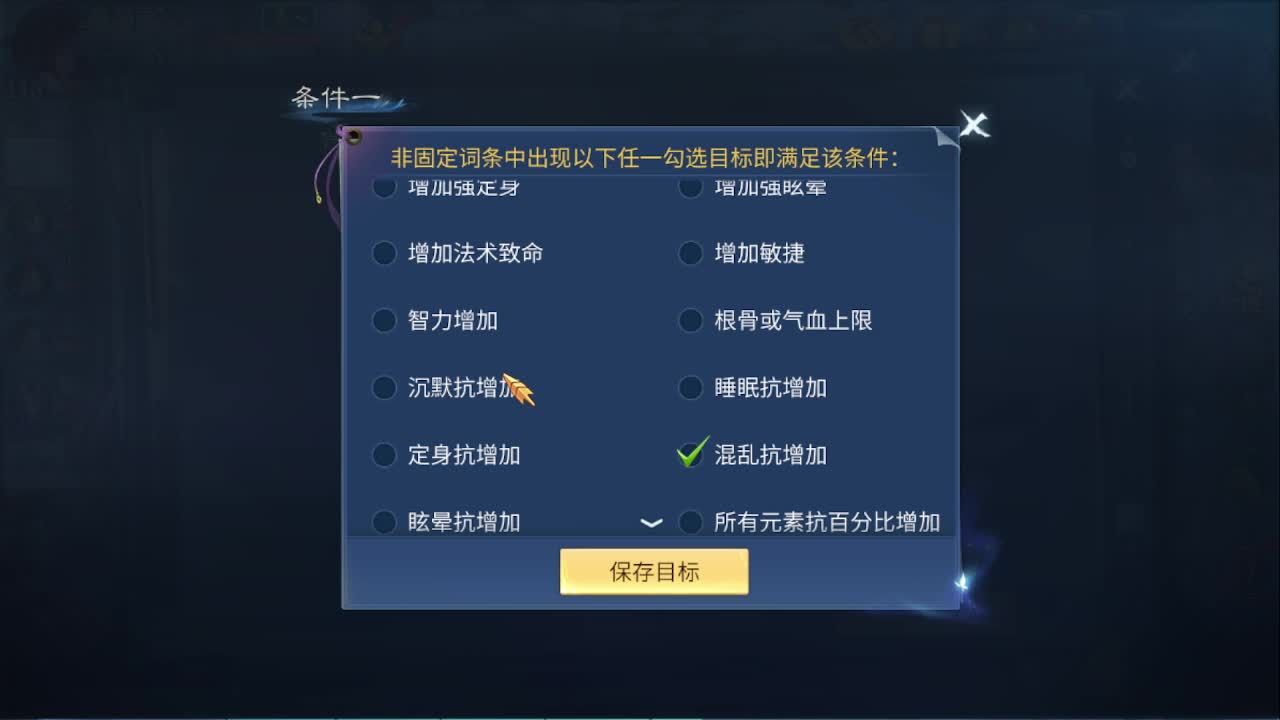The width and height of the screenshot is (1280, 720).
Task: Select the 根骨或气血上限 option
Action: 691,321
